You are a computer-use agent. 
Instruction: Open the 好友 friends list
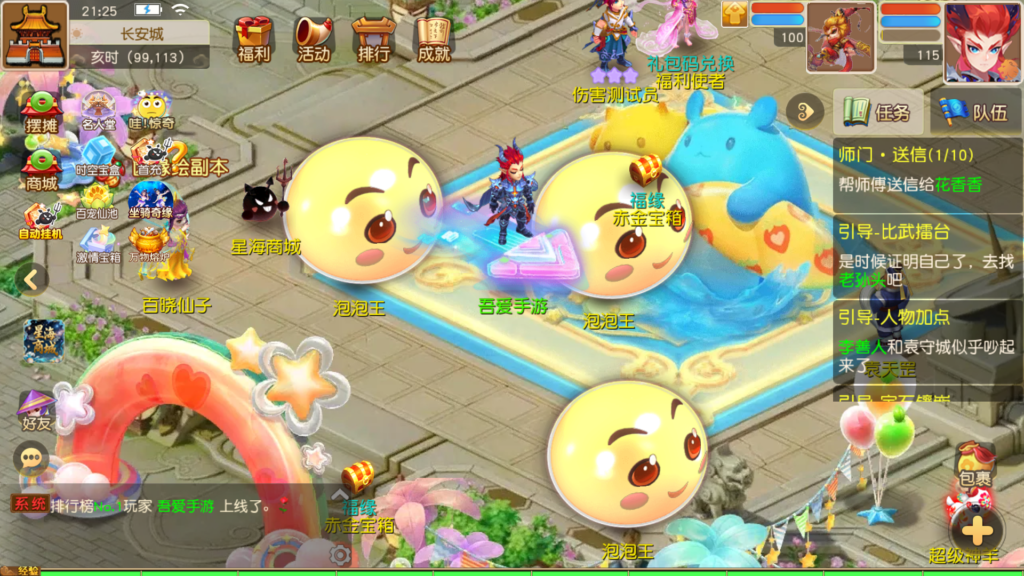pyautogui.click(x=36, y=410)
